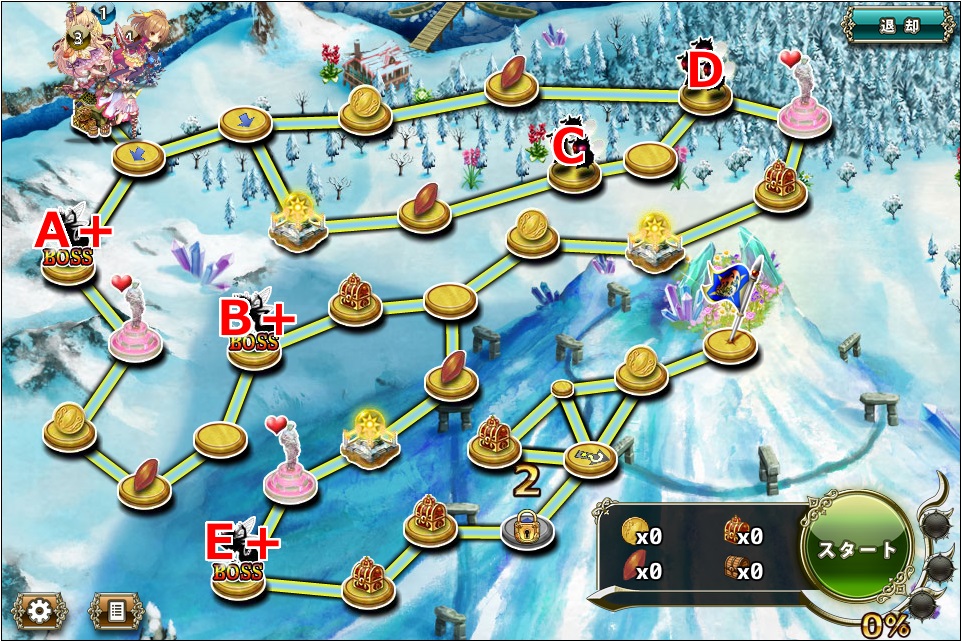The width and height of the screenshot is (962, 642).
Task: Select the padlock locked node
Action: point(527,527)
